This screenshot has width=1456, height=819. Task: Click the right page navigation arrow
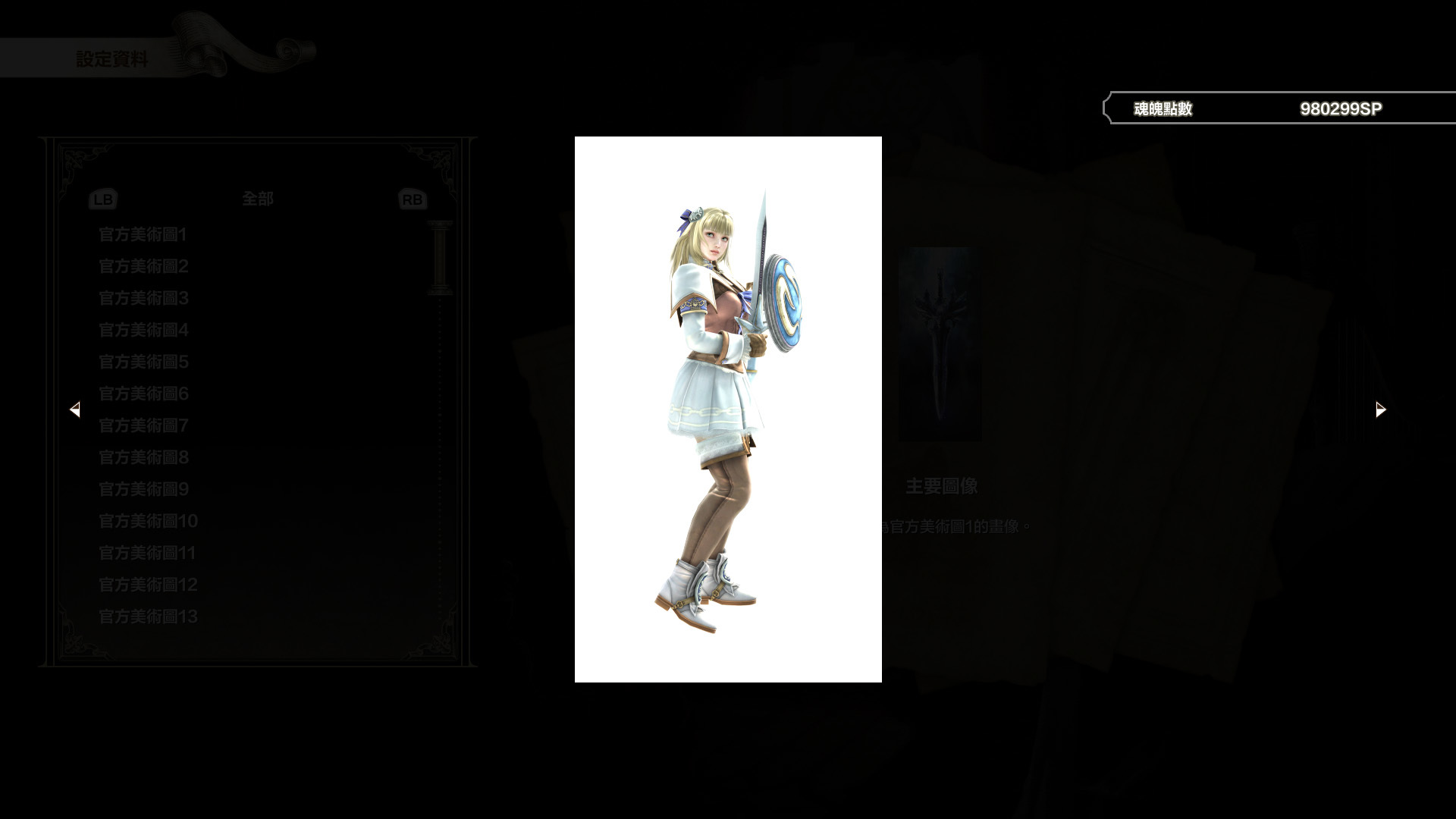pos(1380,409)
